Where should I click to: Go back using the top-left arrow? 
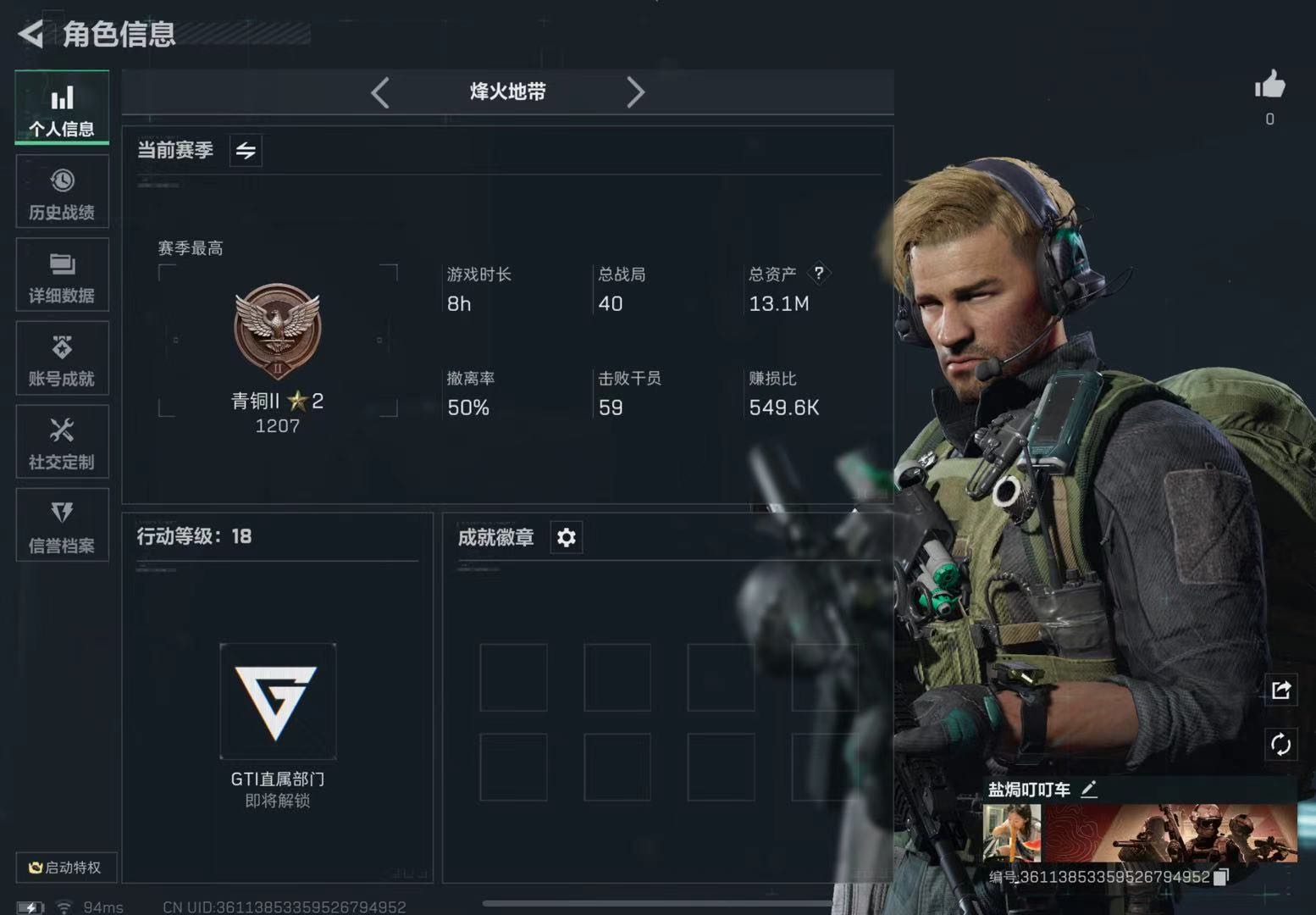(31, 34)
